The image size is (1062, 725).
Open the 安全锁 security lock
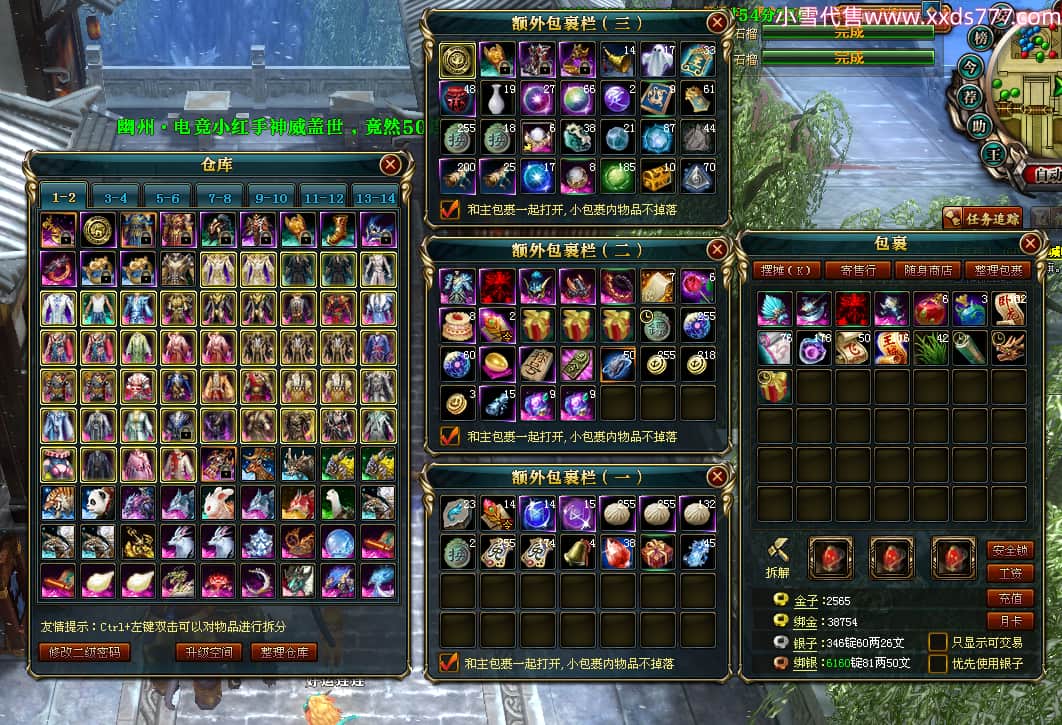(x=1009, y=550)
